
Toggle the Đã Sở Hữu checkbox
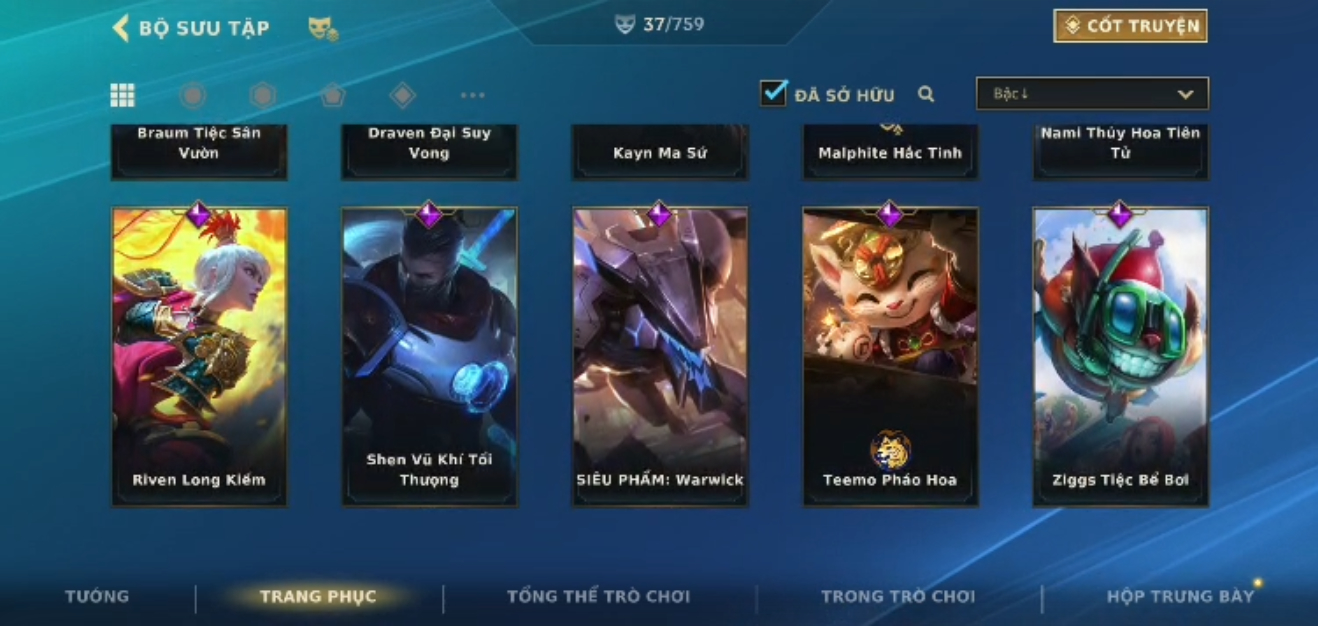coord(773,94)
